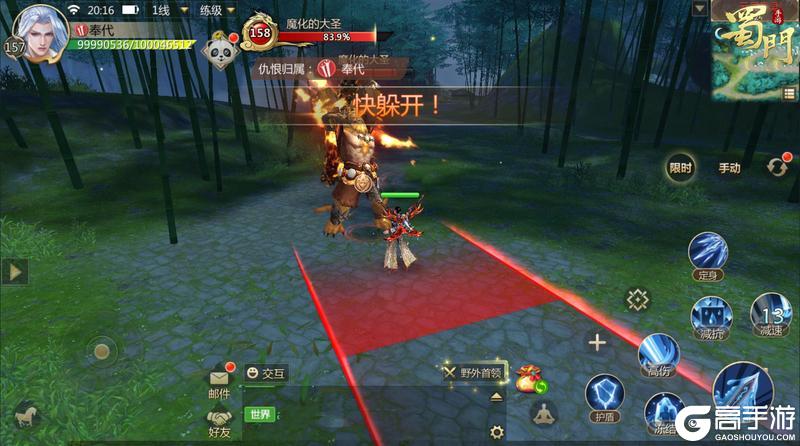
Task: Cast the 减速 slow skill
Action: pyautogui.click(x=770, y=314)
